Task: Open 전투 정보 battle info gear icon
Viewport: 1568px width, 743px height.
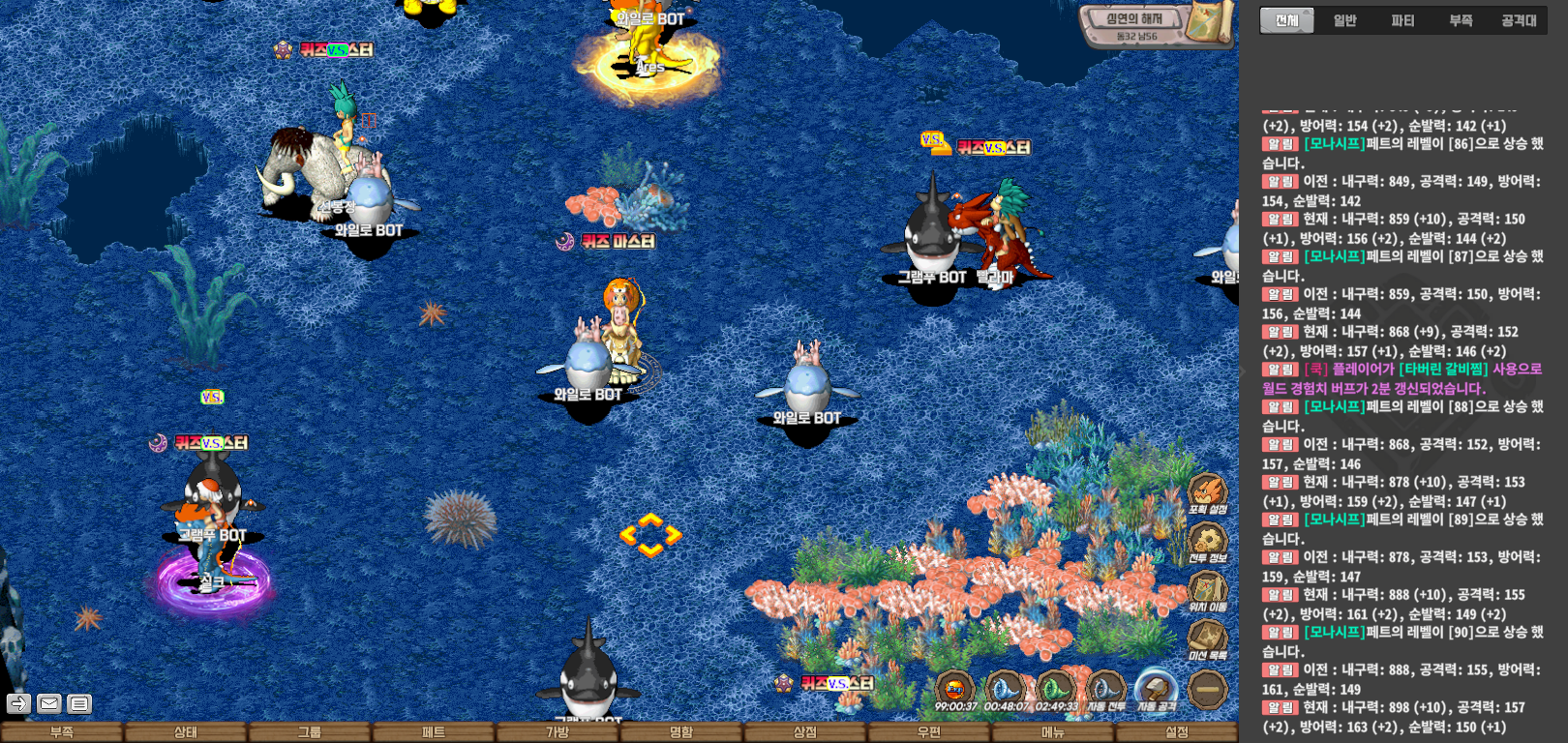Action: coord(1207,542)
